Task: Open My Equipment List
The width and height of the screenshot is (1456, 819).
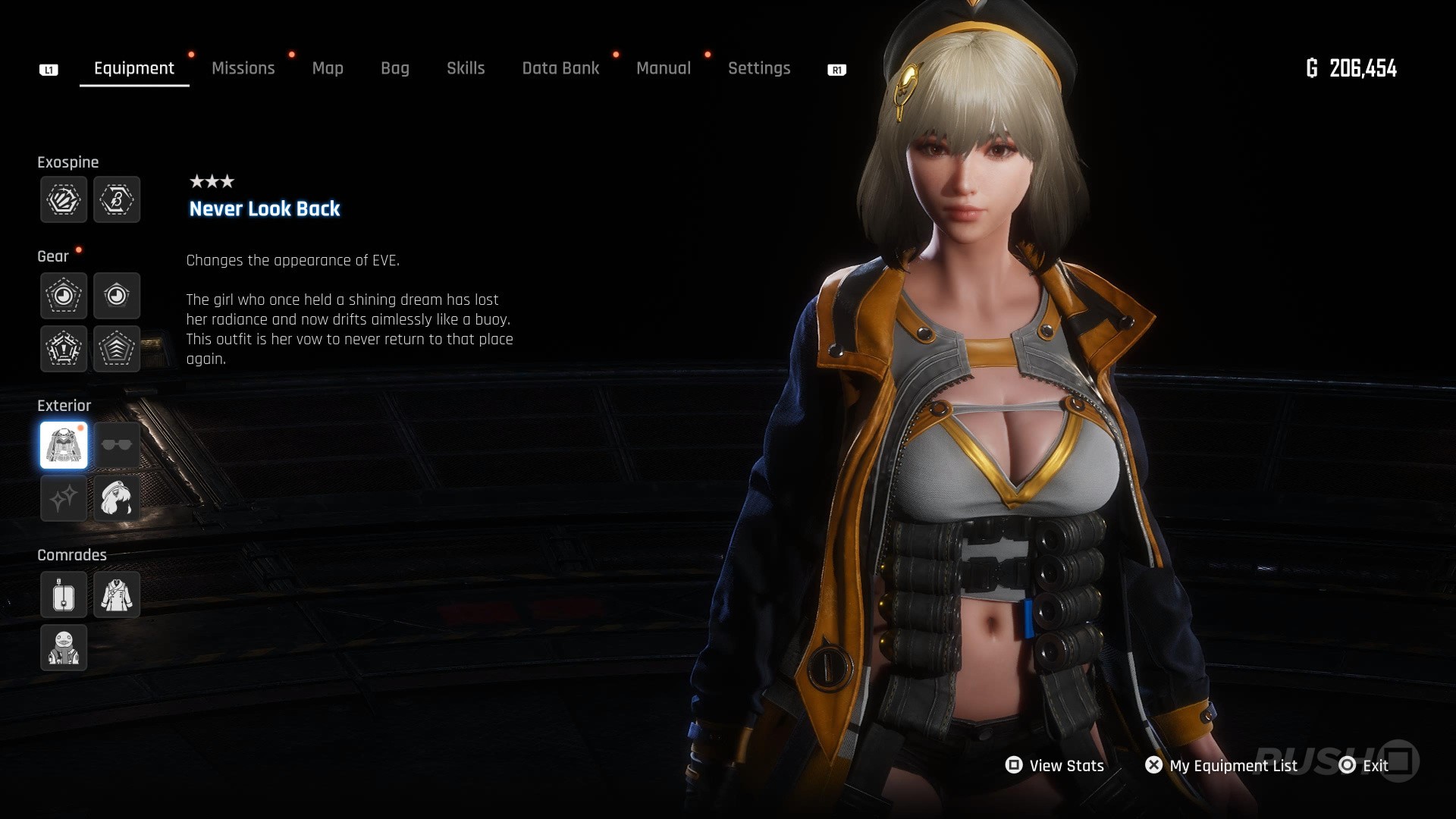Action: (x=1221, y=766)
